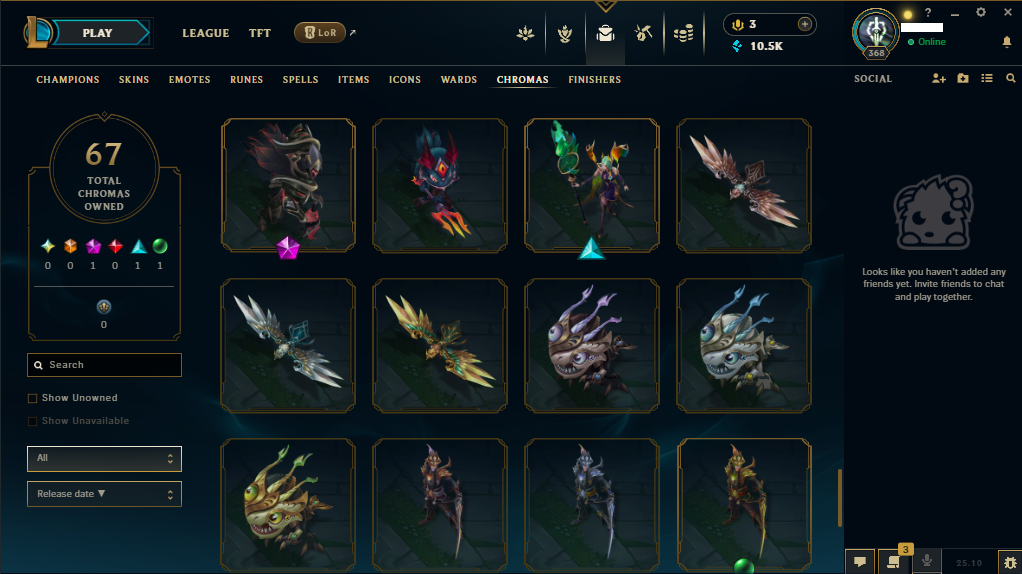Open the notifications bell
Image resolution: width=1022 pixels, height=574 pixels.
click(1007, 42)
